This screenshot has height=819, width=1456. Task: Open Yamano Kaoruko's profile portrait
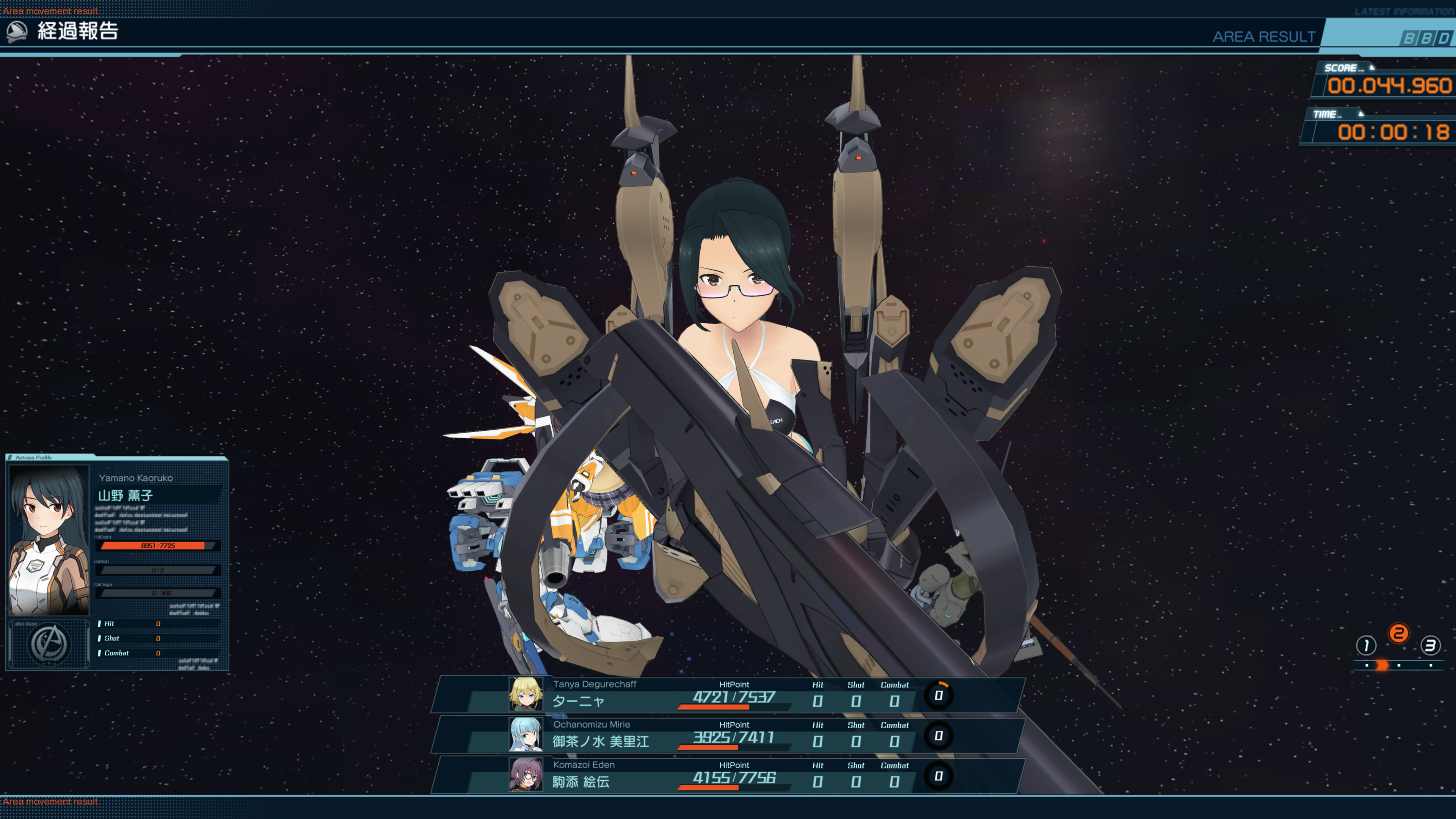point(50,540)
